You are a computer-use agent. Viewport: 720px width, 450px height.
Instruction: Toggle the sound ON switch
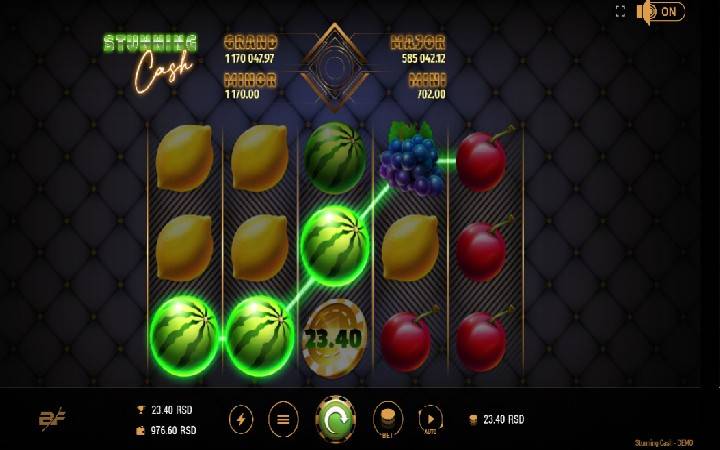tap(661, 12)
